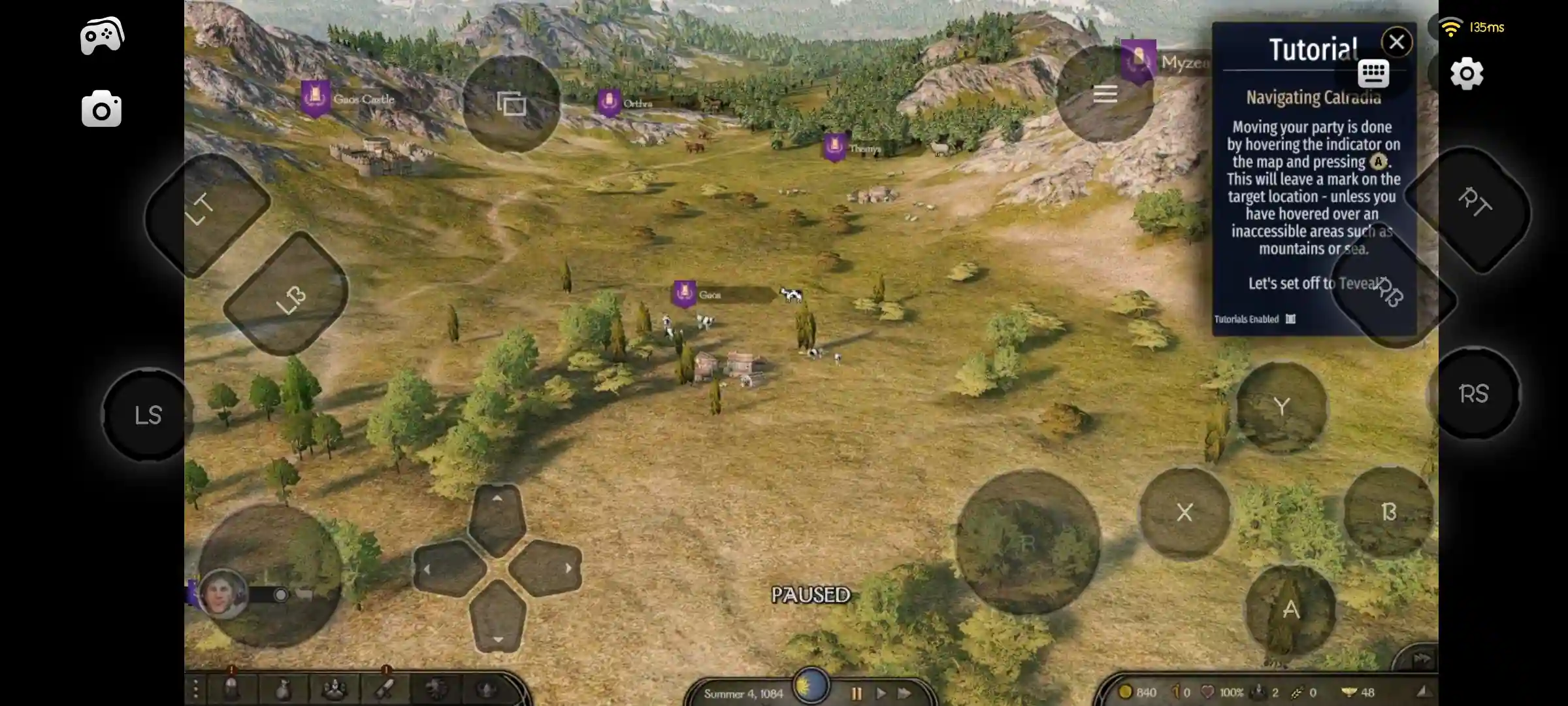Toggle Tutorials Enabled in the tutorial panel
The height and width of the screenshot is (706, 1568).
pos(1290,319)
